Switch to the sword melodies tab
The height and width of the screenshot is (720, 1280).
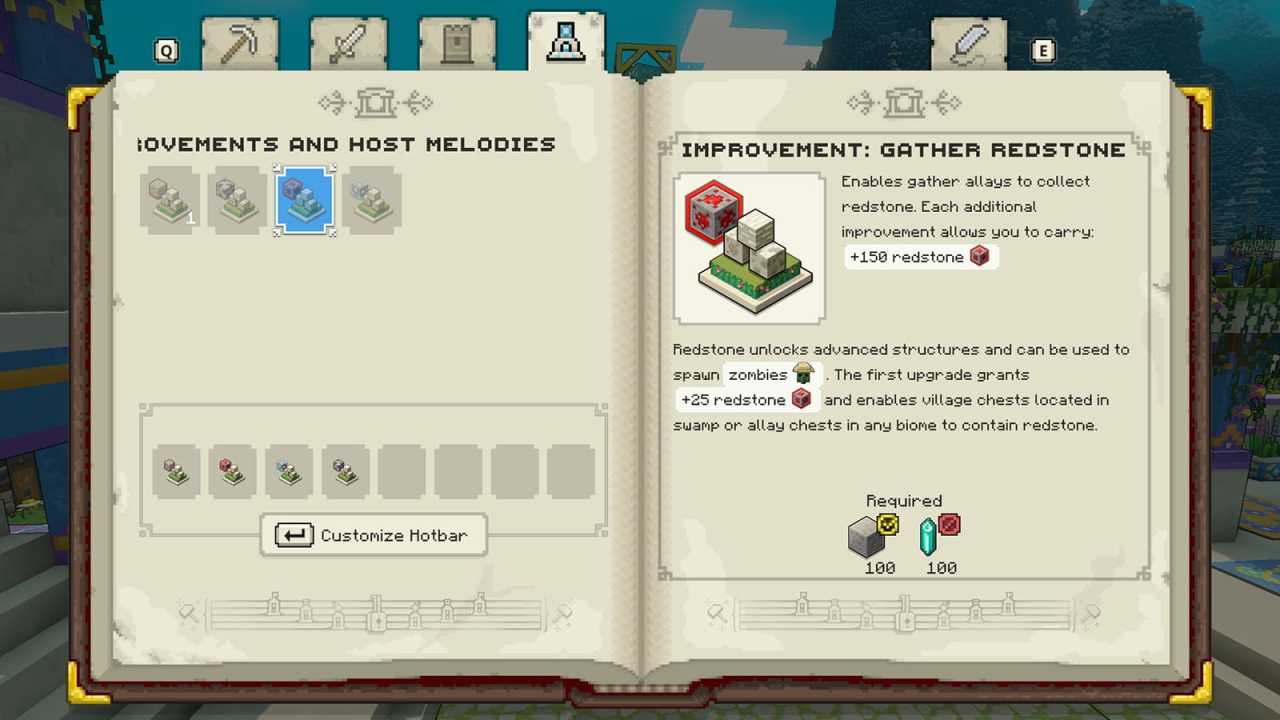[x=348, y=42]
